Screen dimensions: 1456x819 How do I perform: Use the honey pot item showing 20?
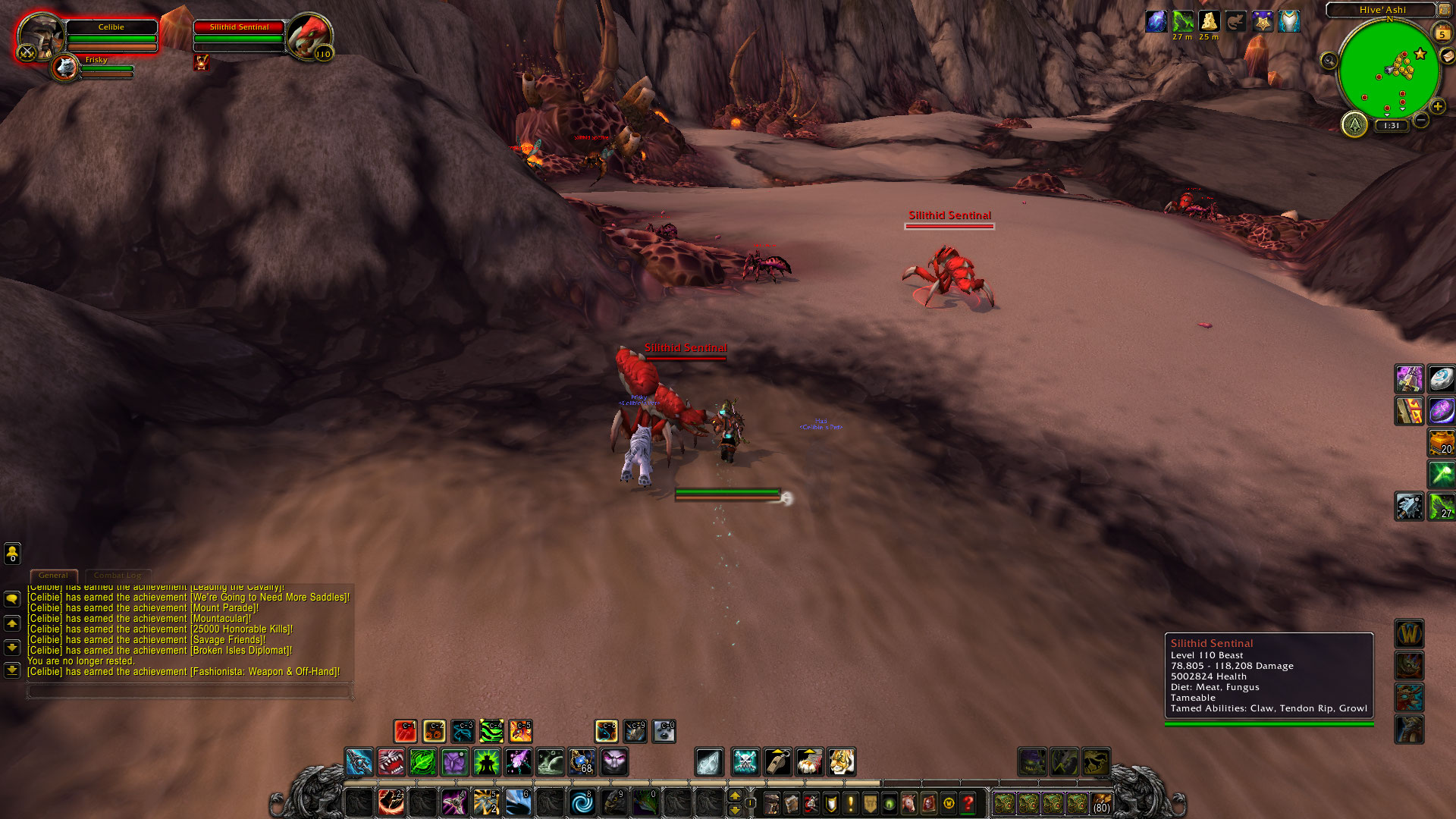(x=1441, y=442)
